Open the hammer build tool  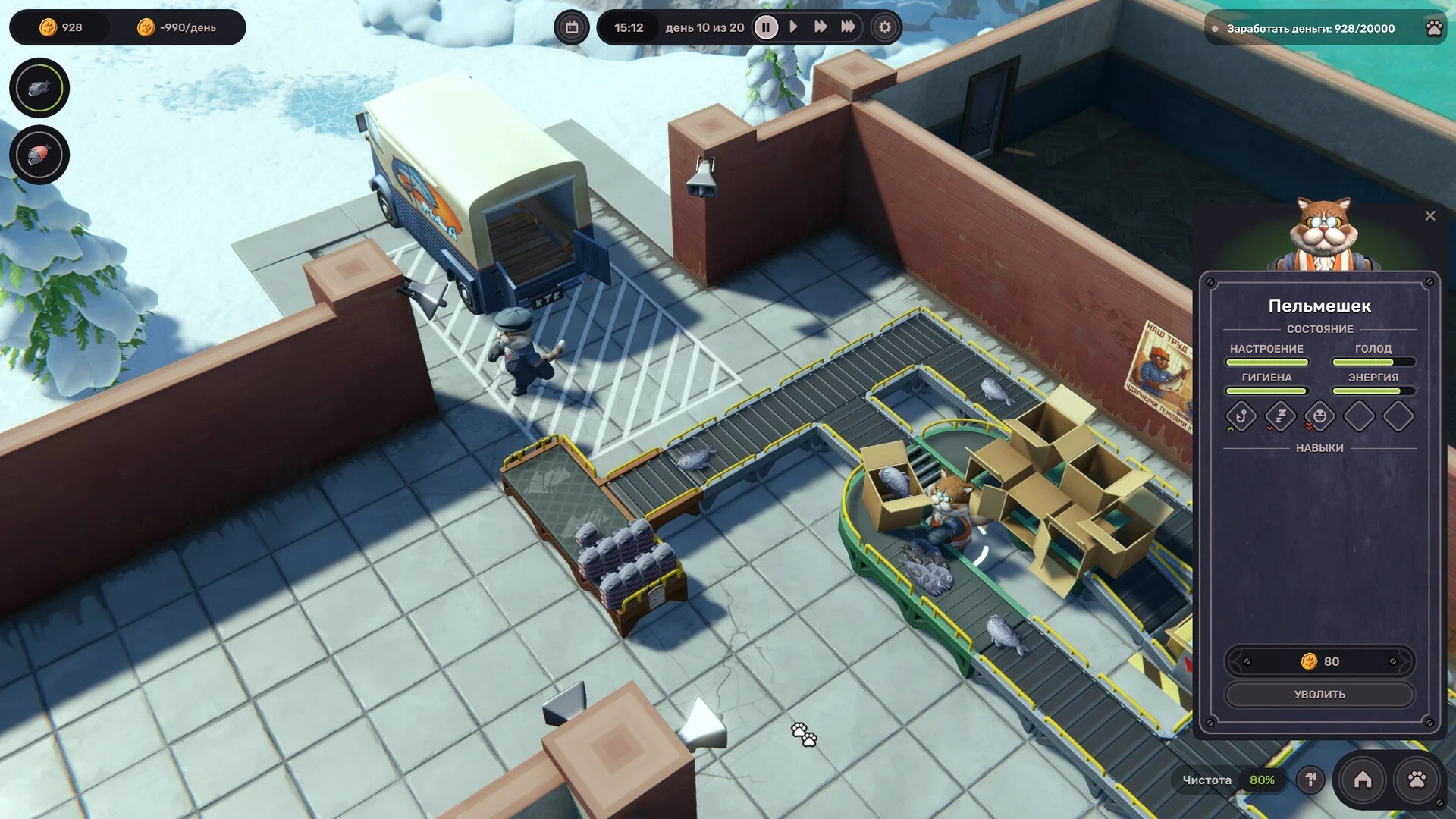pyautogui.click(x=1310, y=780)
